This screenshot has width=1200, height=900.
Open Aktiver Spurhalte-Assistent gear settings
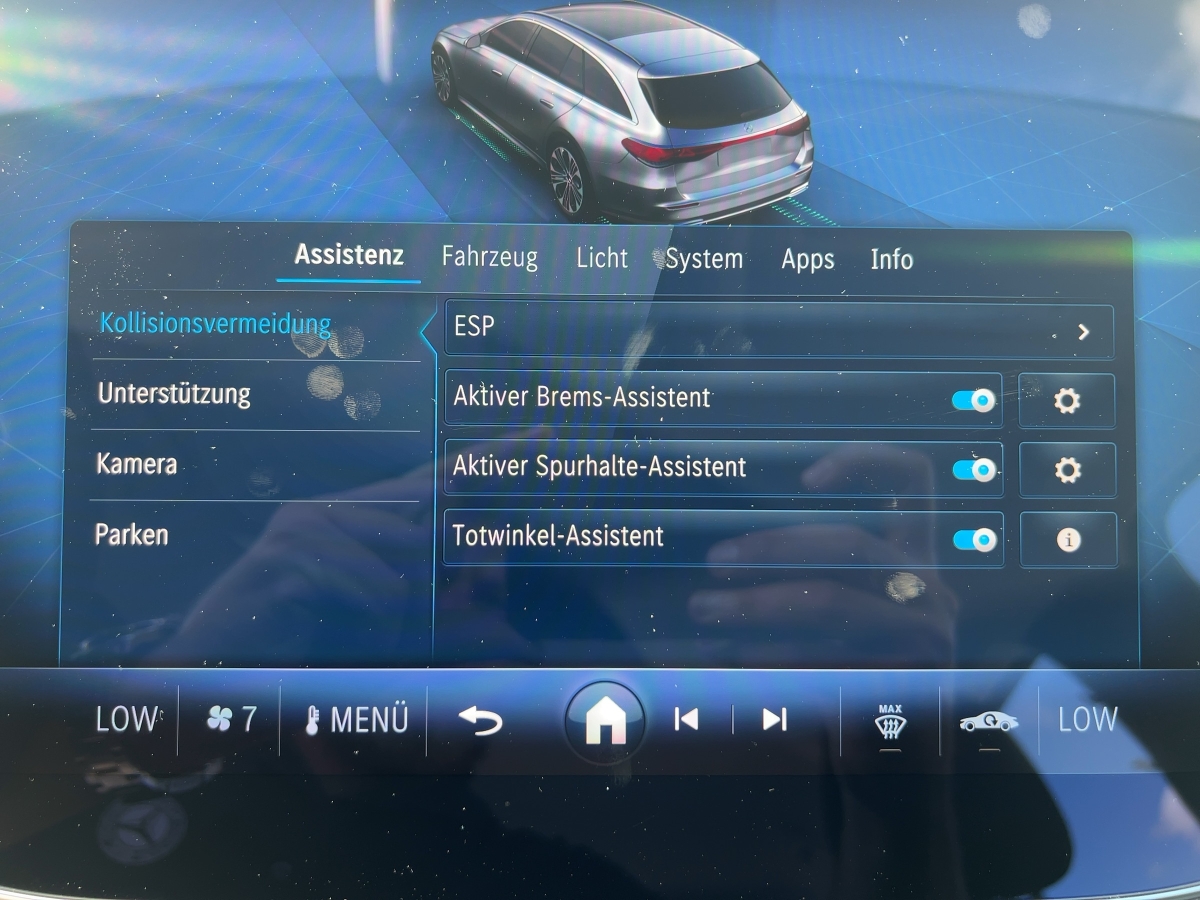pyautogui.click(x=1067, y=470)
